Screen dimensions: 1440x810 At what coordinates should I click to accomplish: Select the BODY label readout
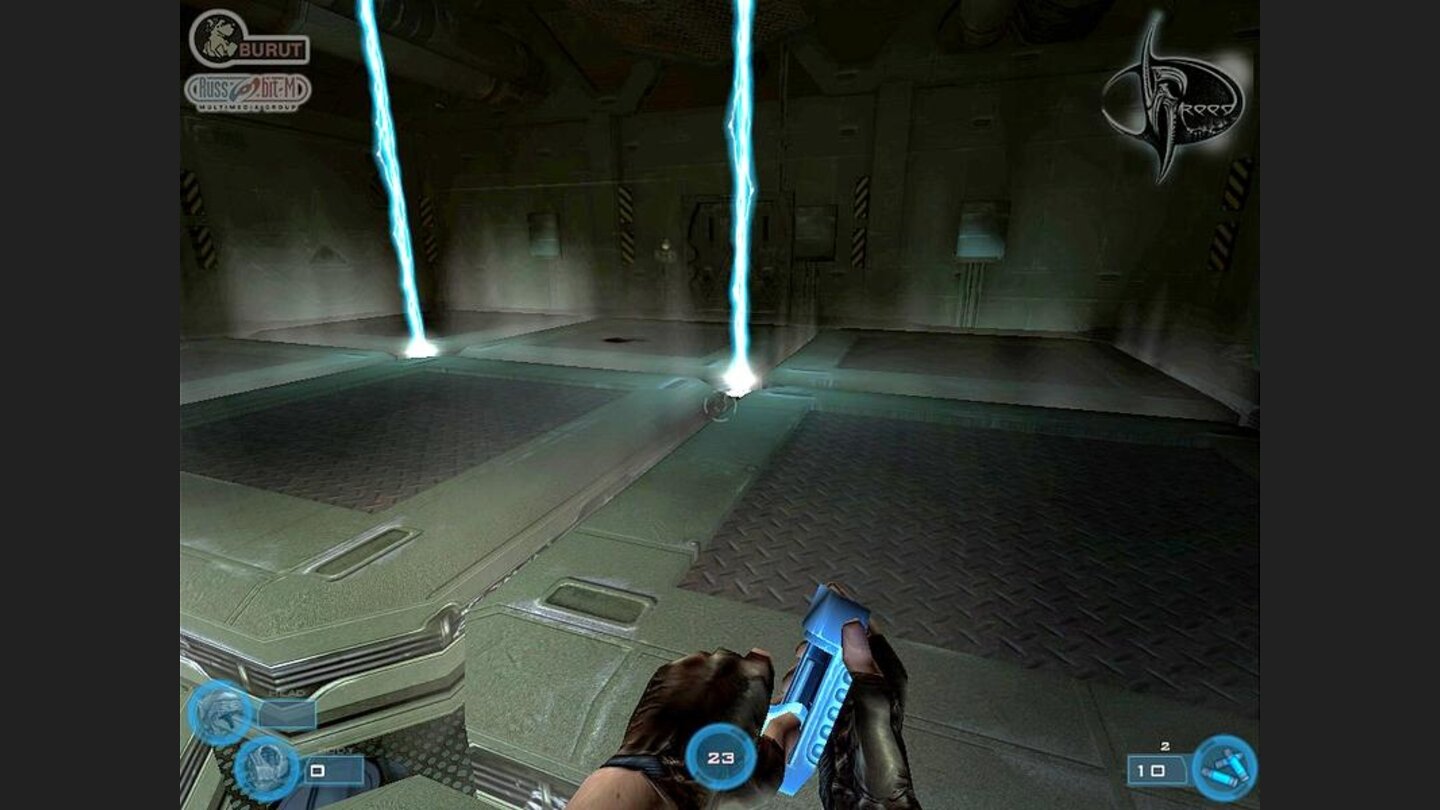point(338,752)
